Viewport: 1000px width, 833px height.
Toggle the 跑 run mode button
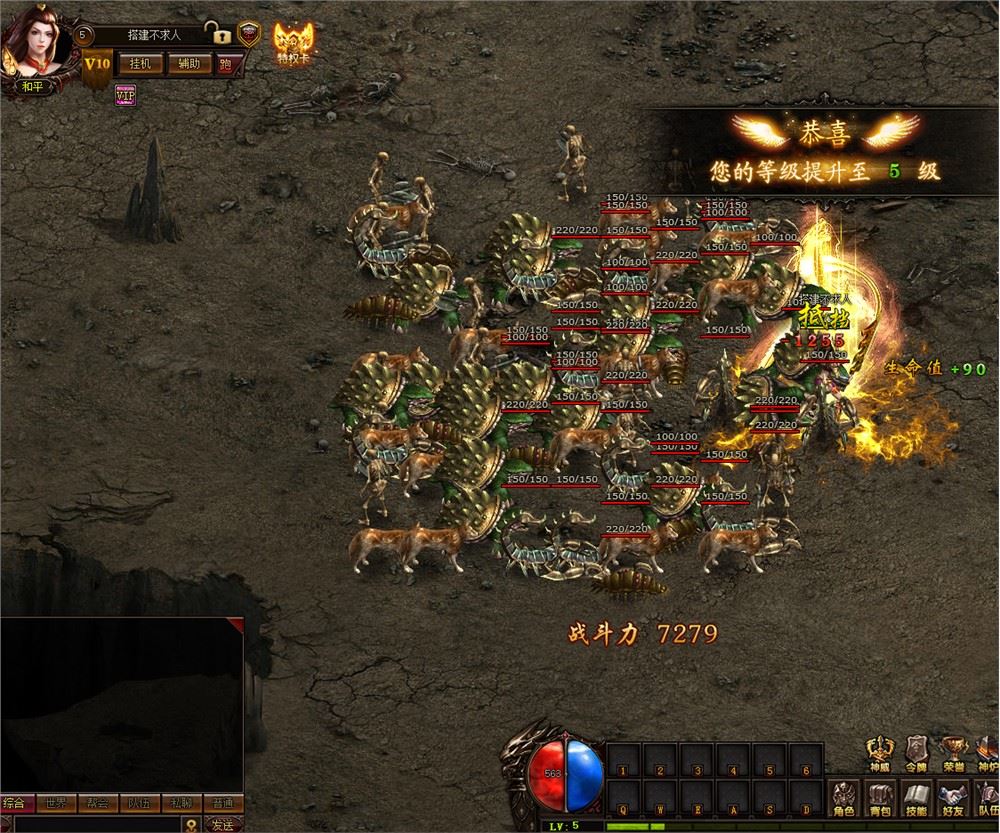click(x=226, y=64)
